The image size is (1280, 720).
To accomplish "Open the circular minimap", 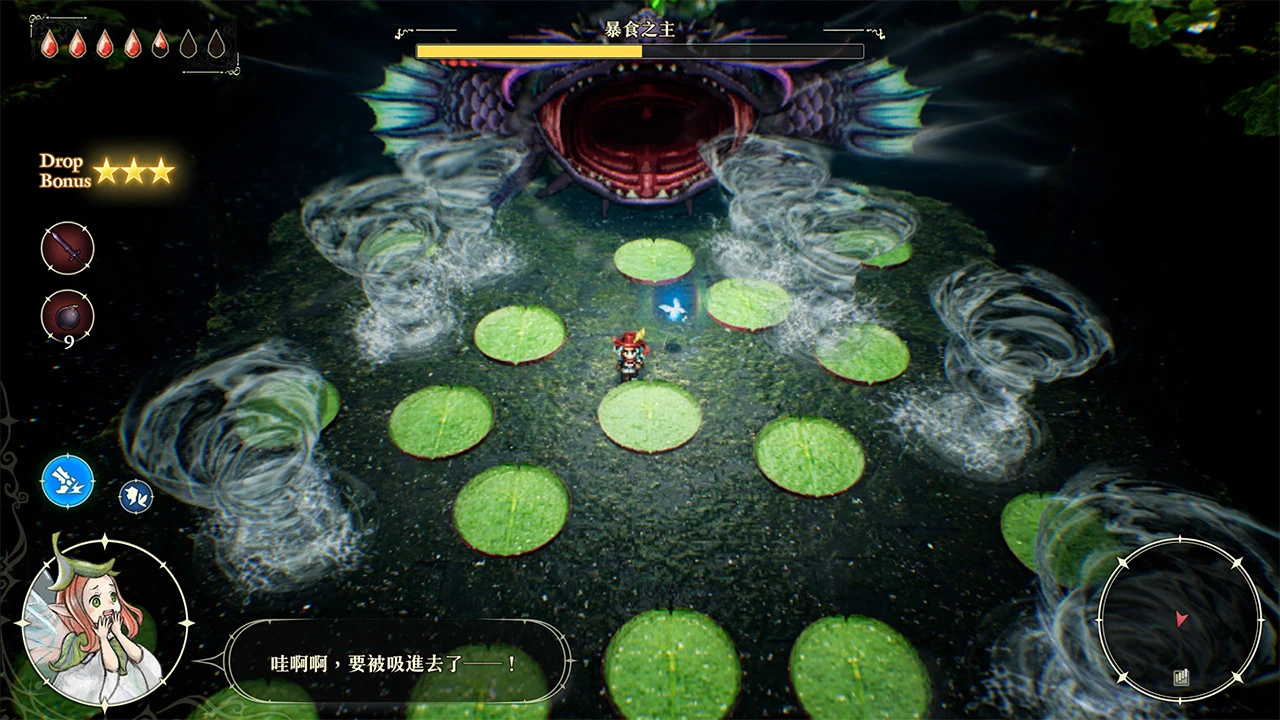I will point(1180,620).
